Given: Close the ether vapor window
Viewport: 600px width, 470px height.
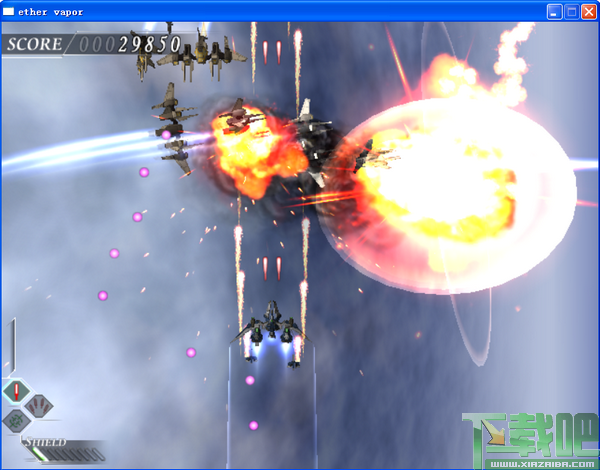Looking at the screenshot, I should [588, 12].
